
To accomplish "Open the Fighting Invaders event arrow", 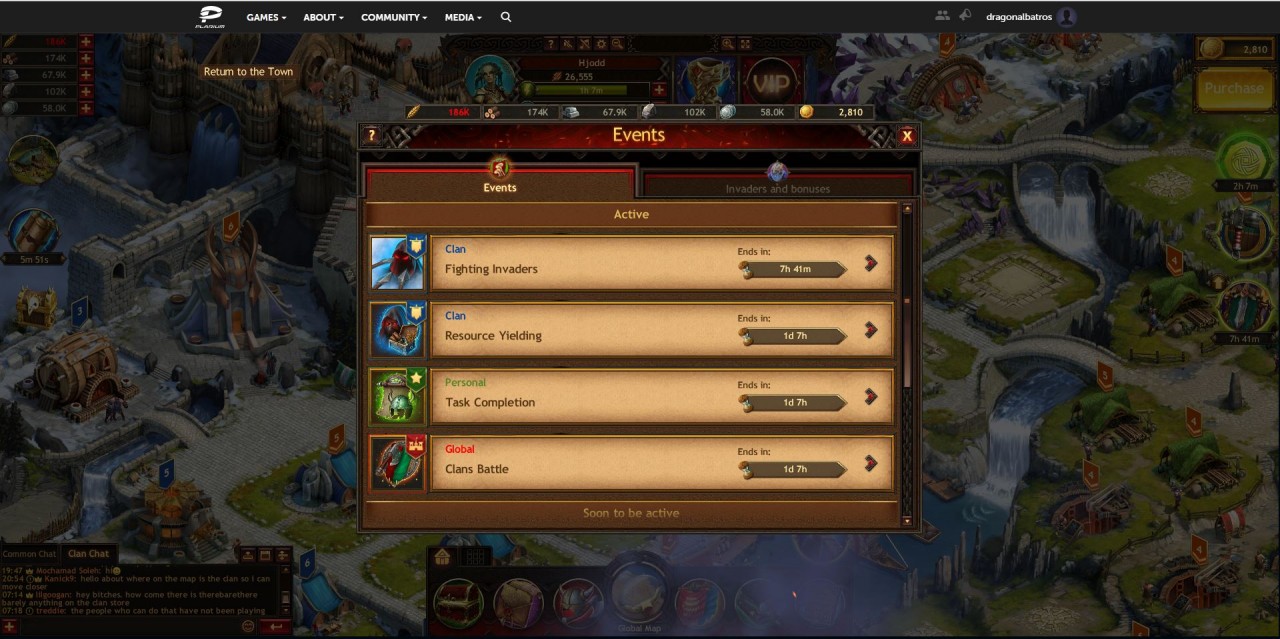I will 870,263.
